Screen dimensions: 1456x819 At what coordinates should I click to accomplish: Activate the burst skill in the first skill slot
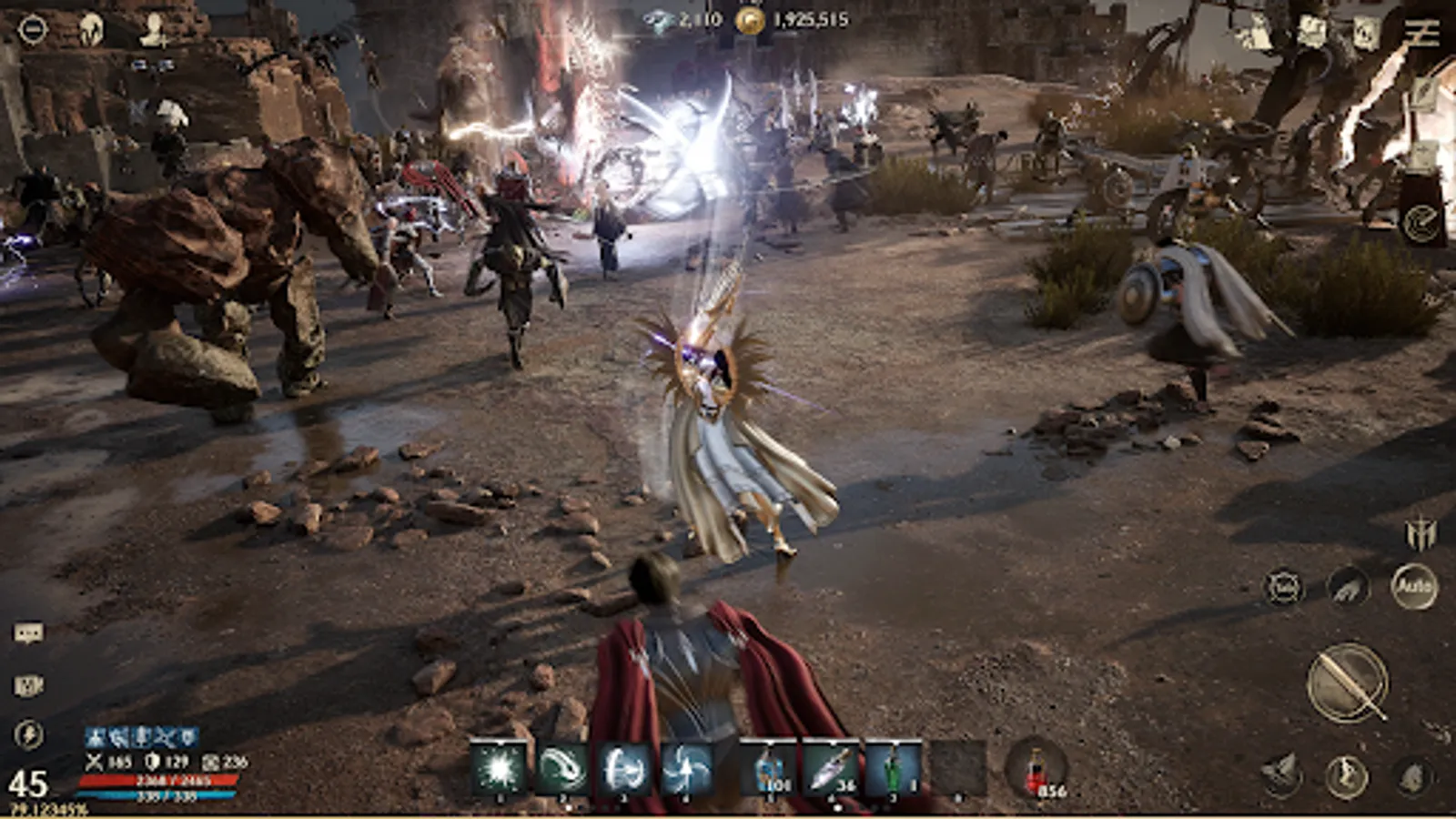click(x=499, y=771)
